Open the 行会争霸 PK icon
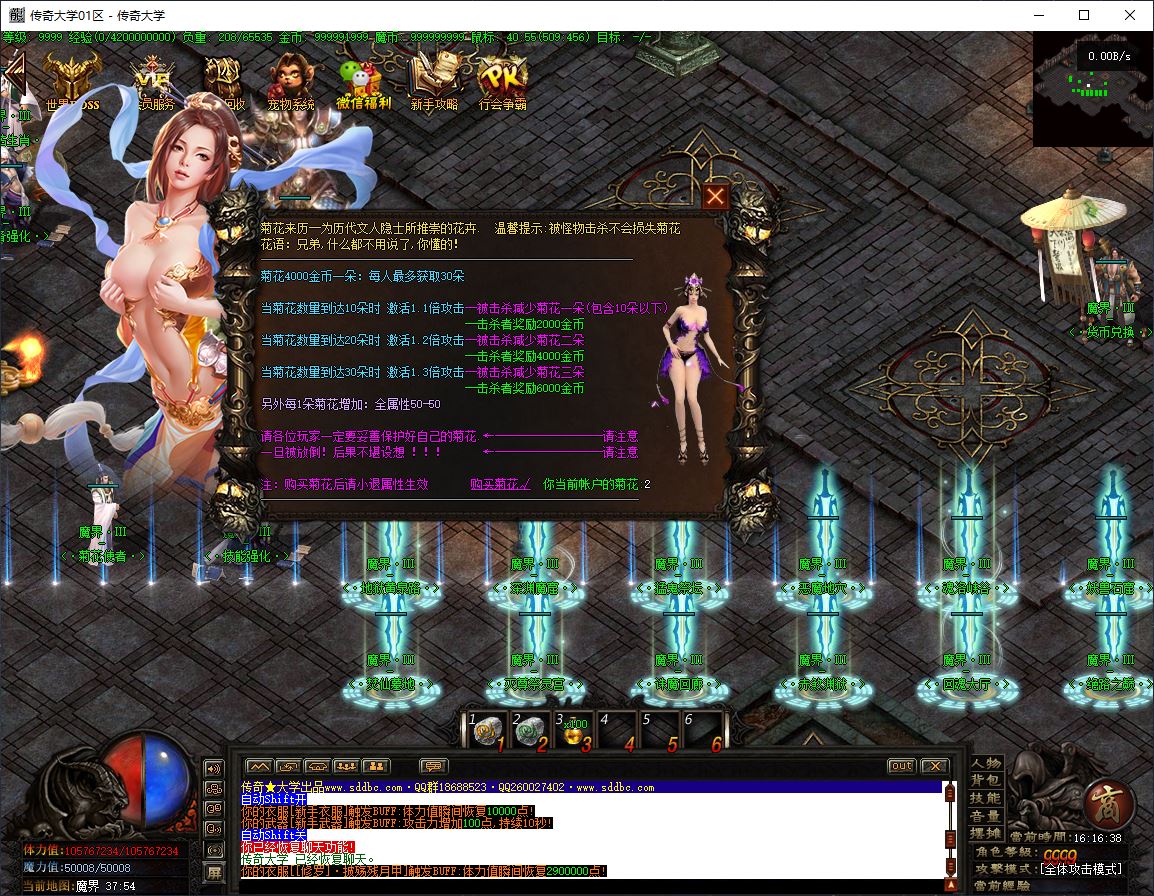The image size is (1154, 896). [x=502, y=79]
